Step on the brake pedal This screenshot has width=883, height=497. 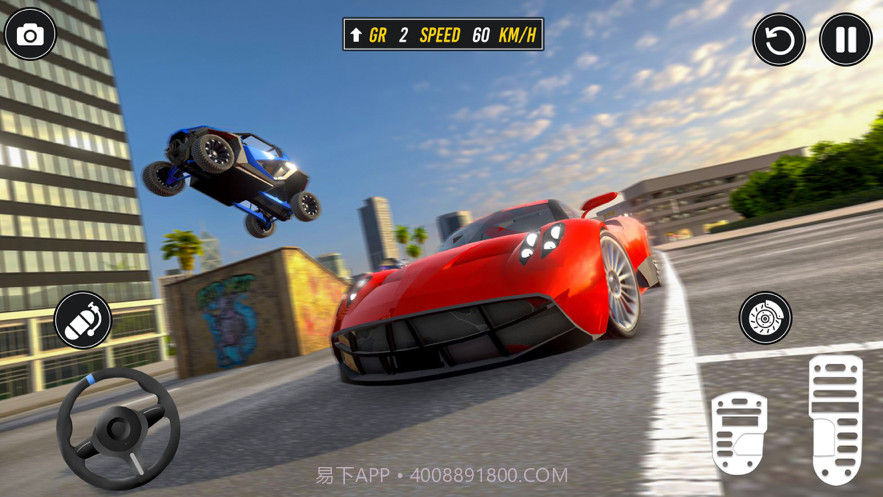coord(738,433)
